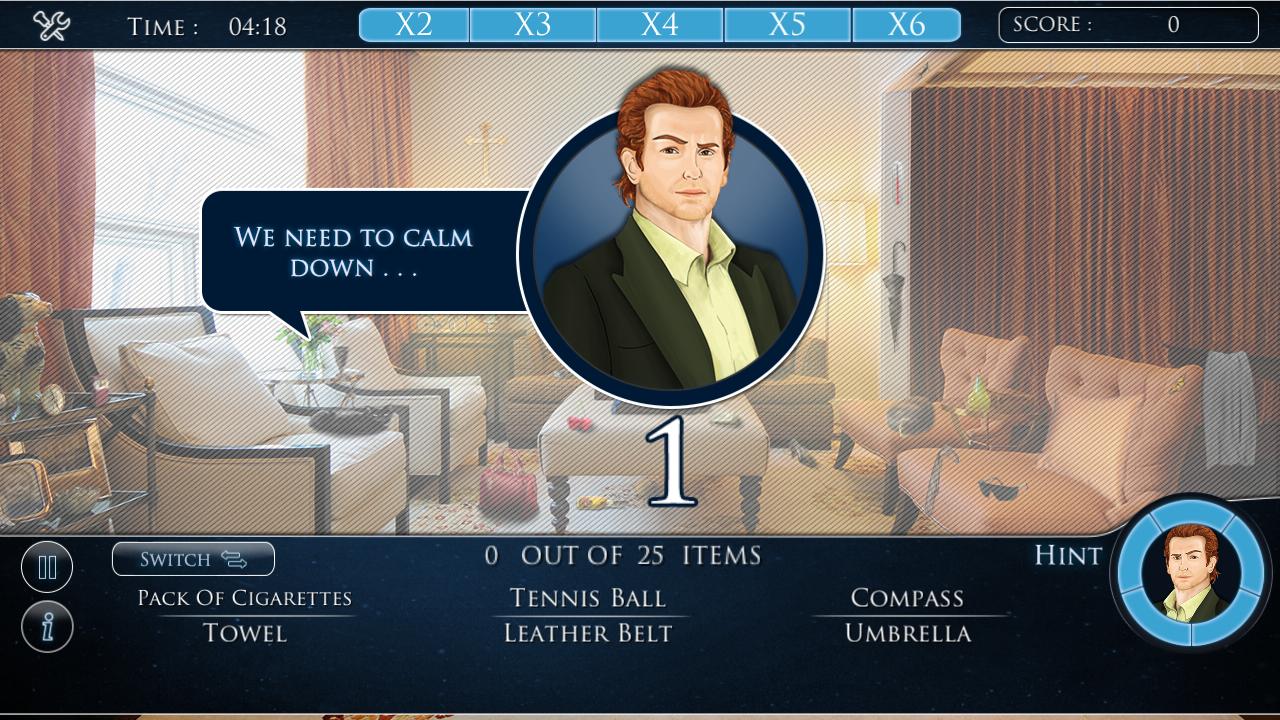The image size is (1280, 720).
Task: Select the X4 multiplier tab
Action: 660,24
